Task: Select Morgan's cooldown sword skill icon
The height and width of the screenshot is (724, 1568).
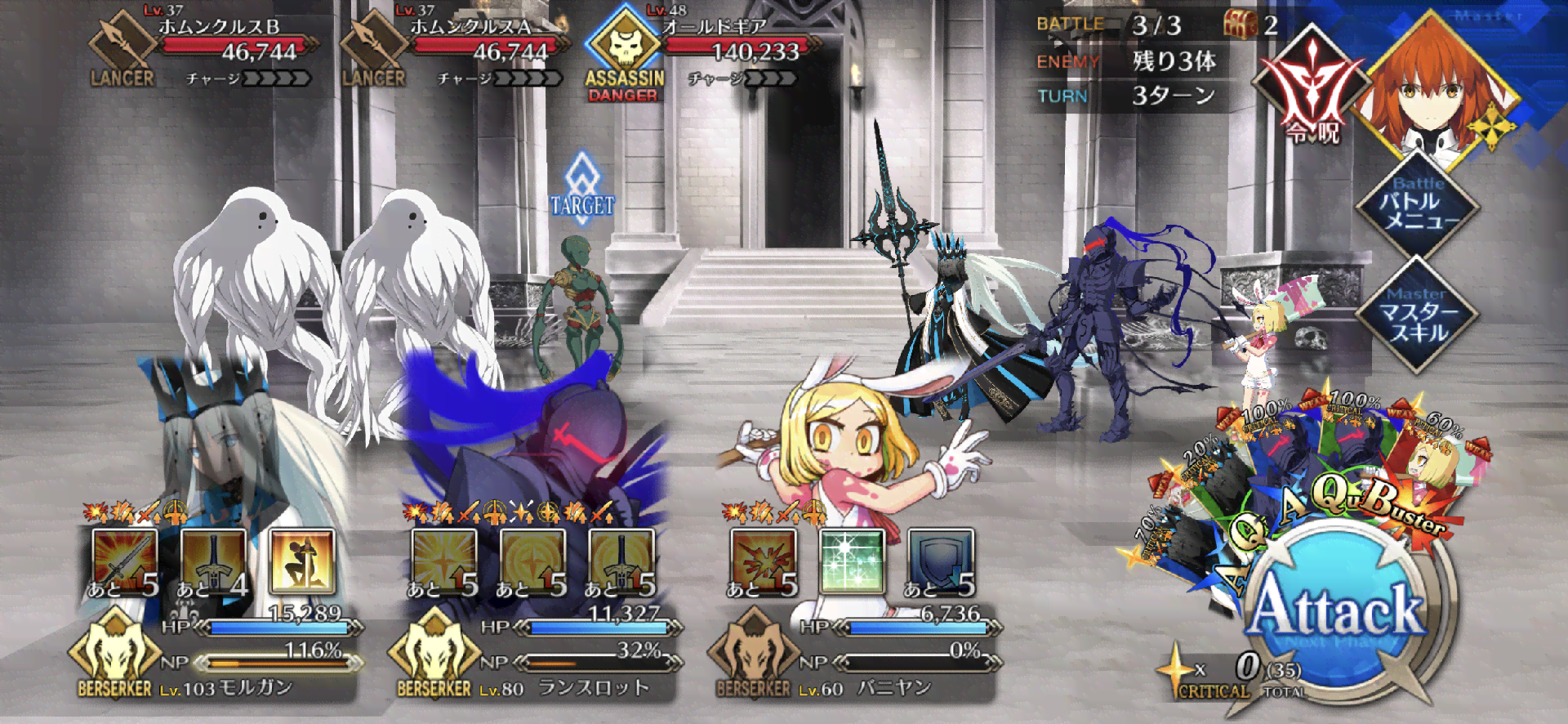Action: coord(212,561)
